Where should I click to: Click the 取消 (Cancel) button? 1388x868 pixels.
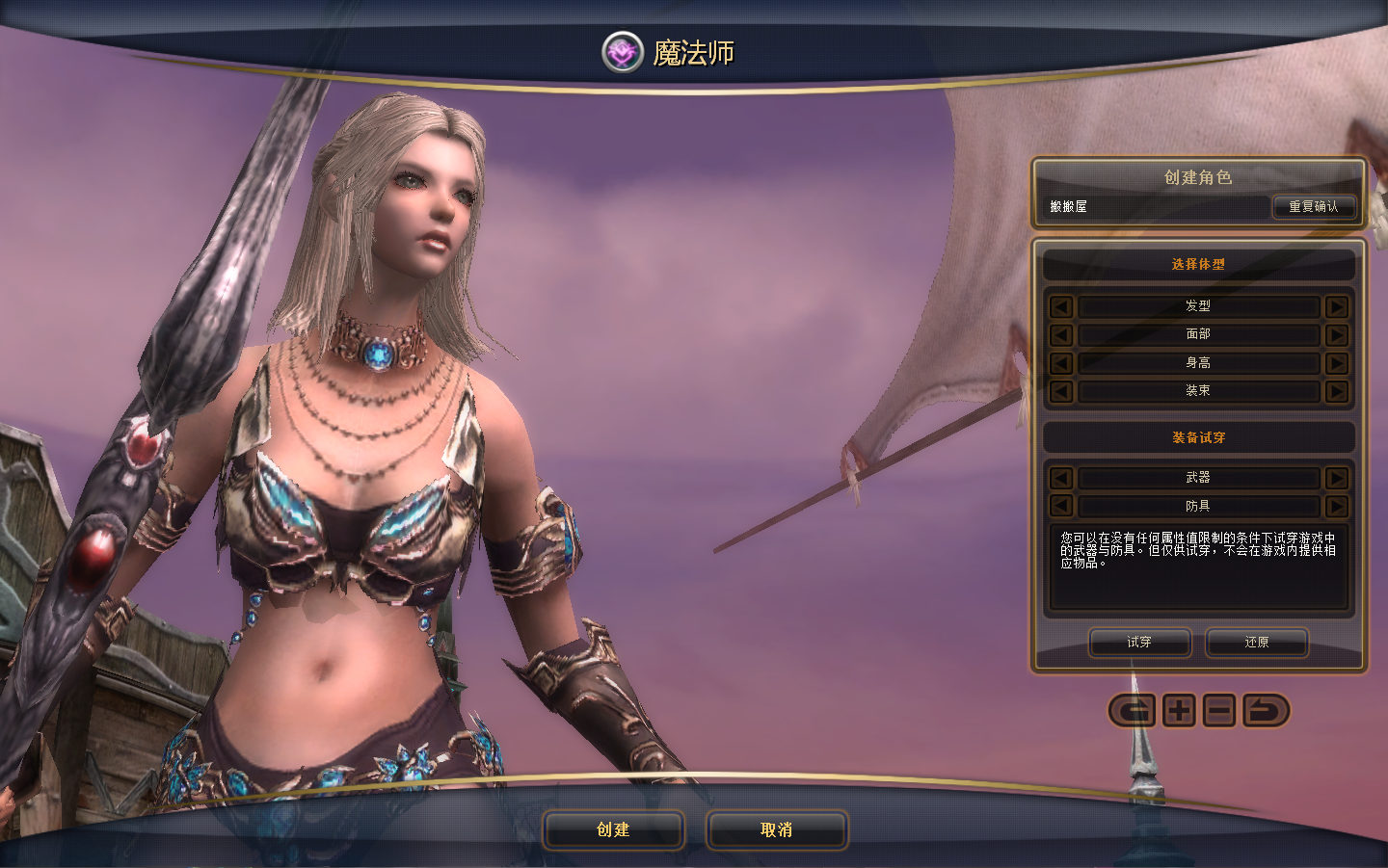(x=776, y=829)
